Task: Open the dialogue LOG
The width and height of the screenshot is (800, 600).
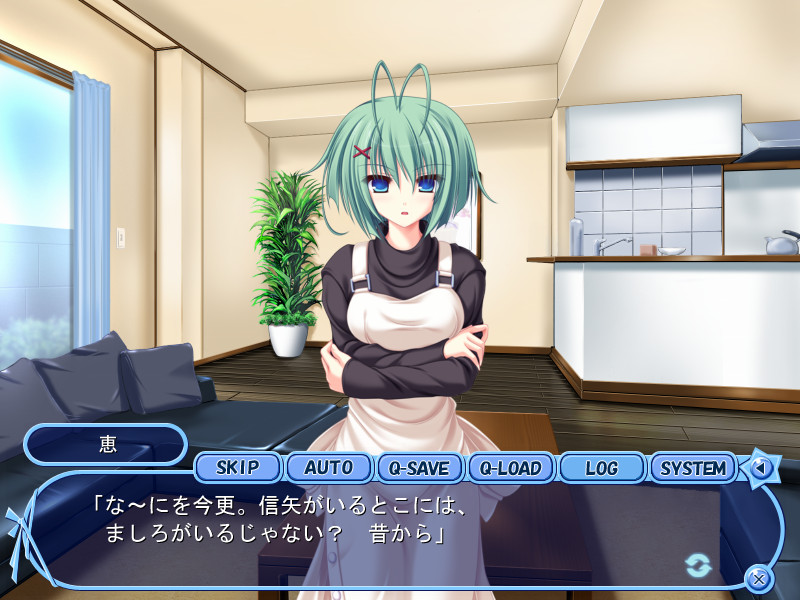Action: click(601, 467)
